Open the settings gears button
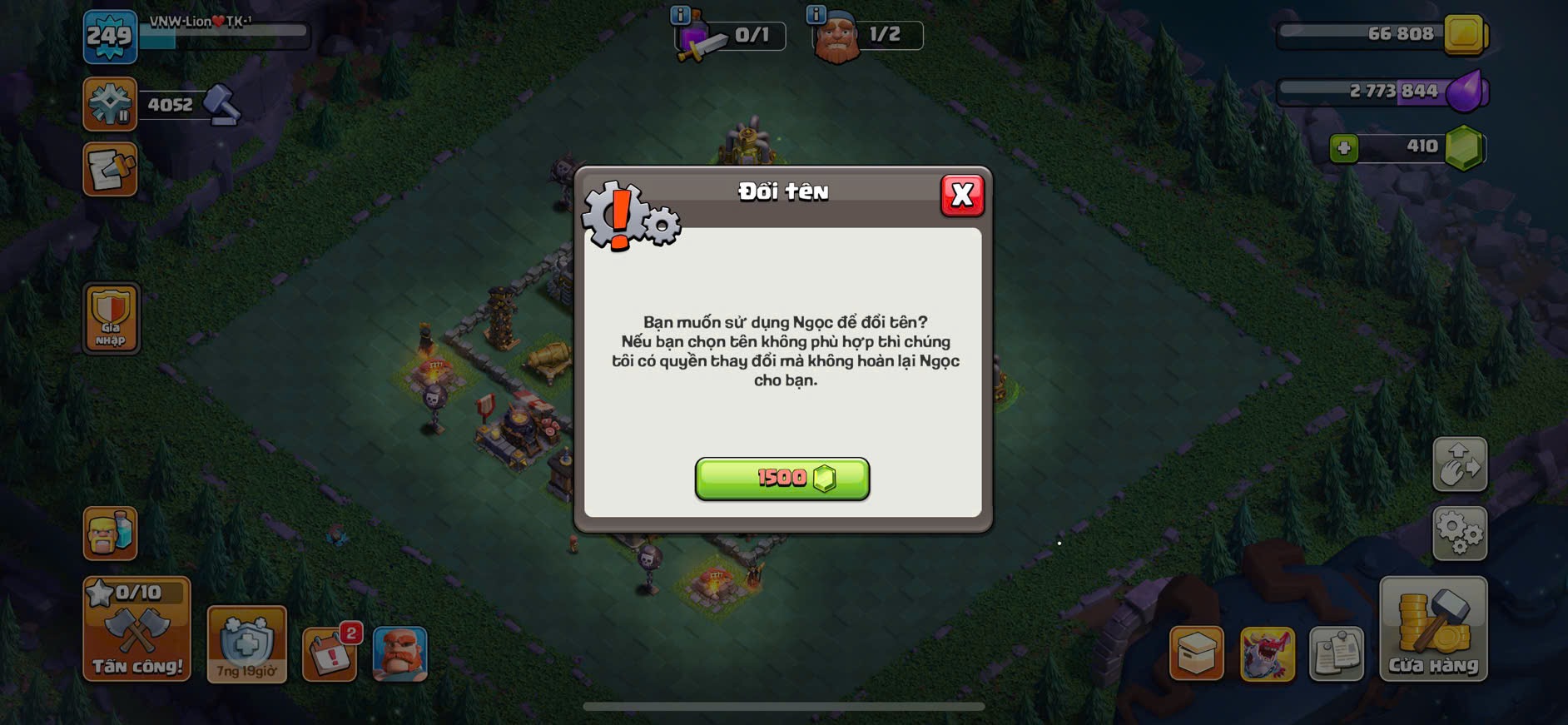This screenshot has height=725, width=1568. click(x=1459, y=533)
